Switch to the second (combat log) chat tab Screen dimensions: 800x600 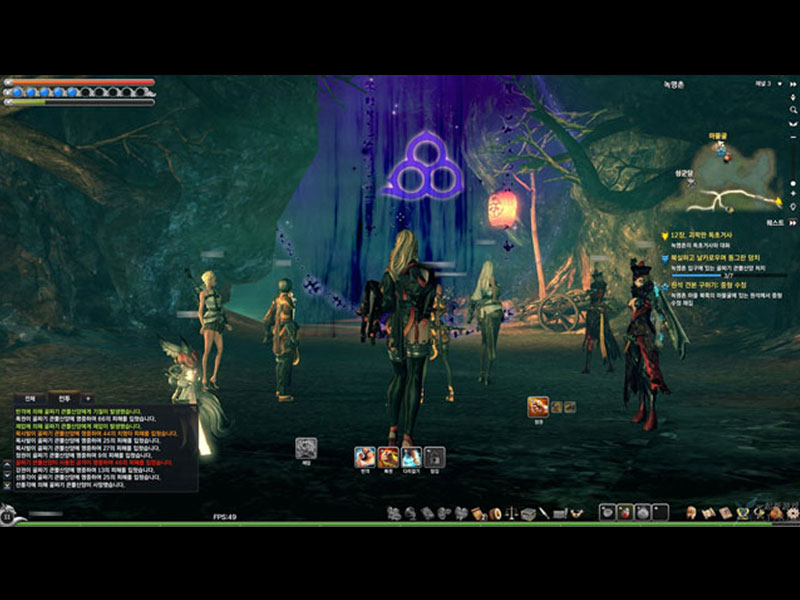coord(64,398)
